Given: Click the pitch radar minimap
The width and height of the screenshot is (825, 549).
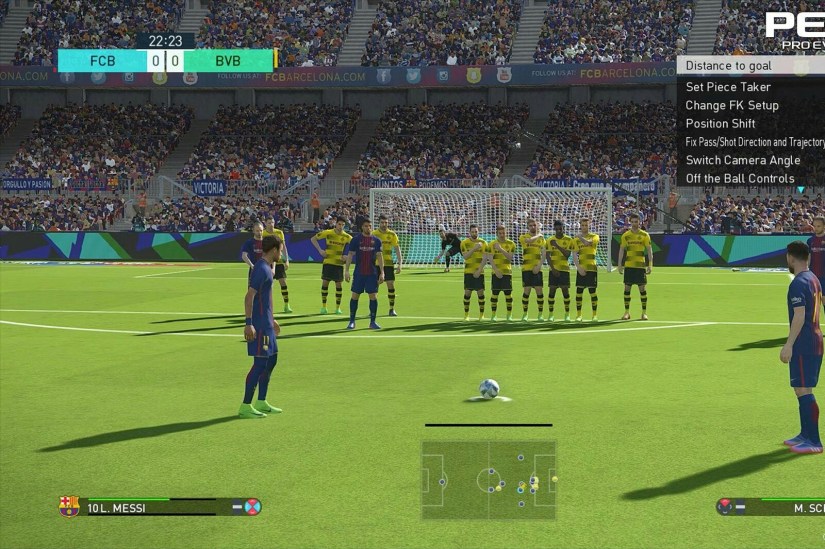Looking at the screenshot, I should pyautogui.click(x=489, y=479).
